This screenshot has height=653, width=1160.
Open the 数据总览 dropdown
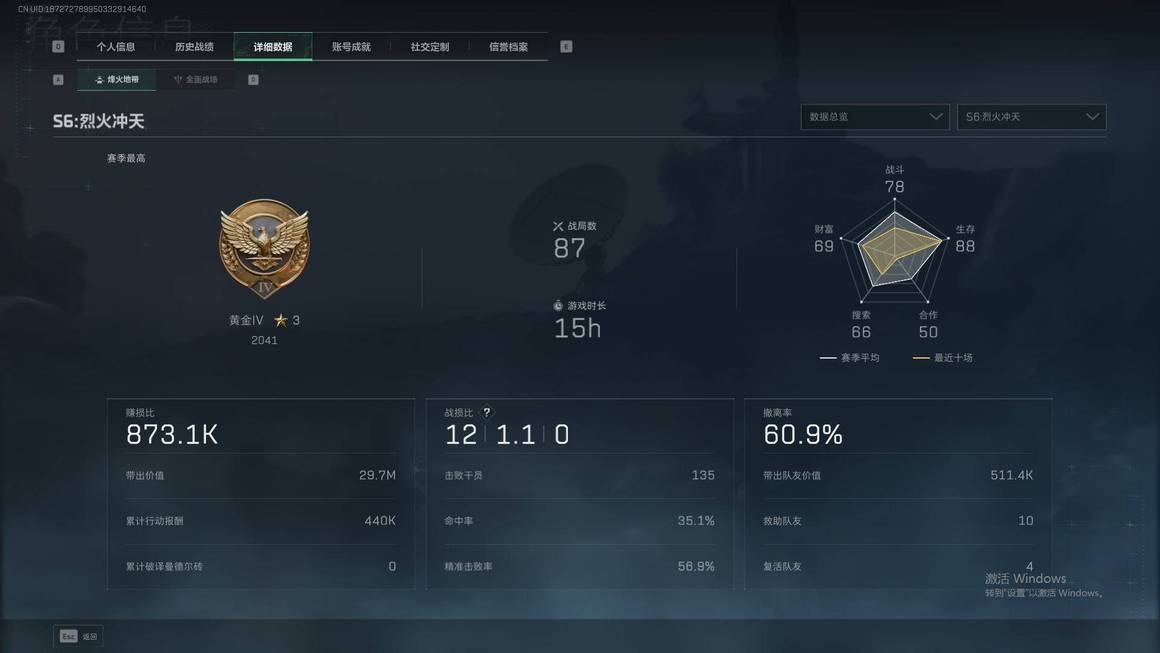click(x=875, y=117)
